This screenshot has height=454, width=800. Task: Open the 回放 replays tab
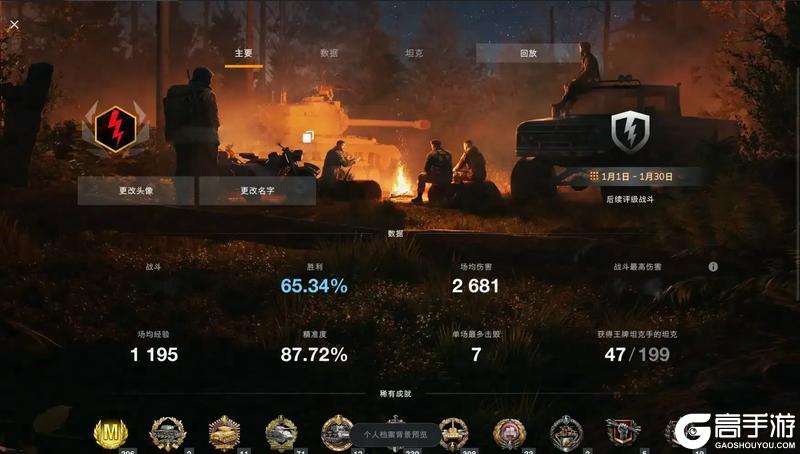click(527, 53)
